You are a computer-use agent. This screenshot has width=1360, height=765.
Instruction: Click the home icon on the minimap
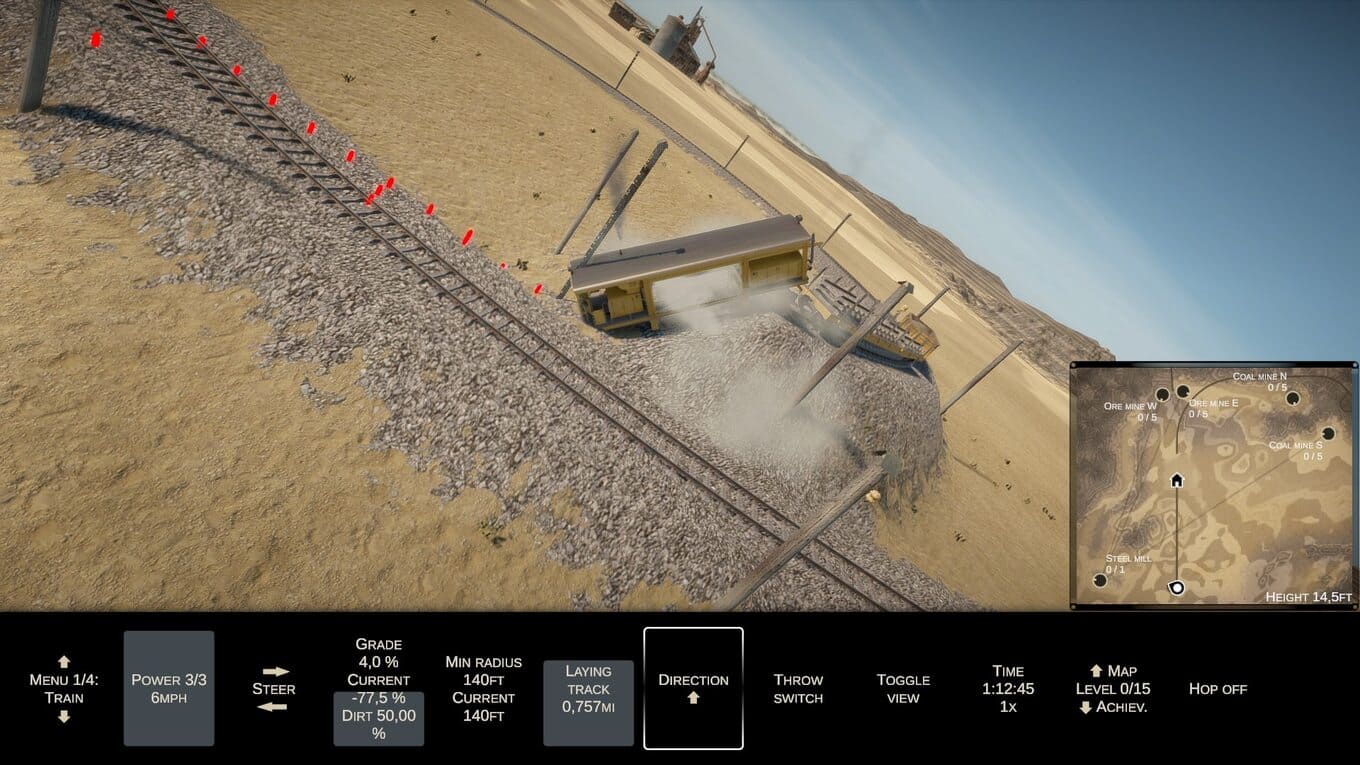coord(1177,480)
